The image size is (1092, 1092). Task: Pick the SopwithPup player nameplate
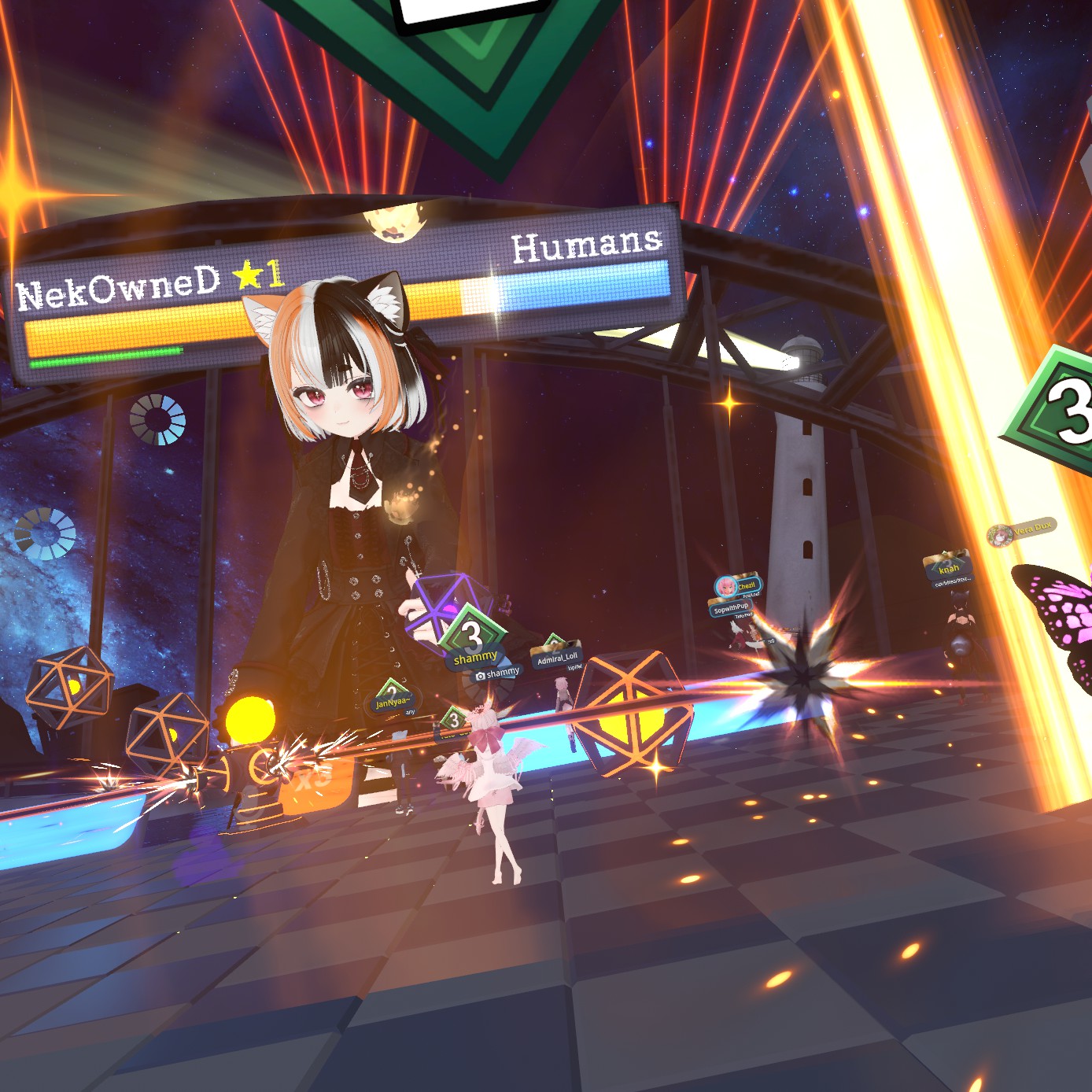pyautogui.click(x=731, y=608)
